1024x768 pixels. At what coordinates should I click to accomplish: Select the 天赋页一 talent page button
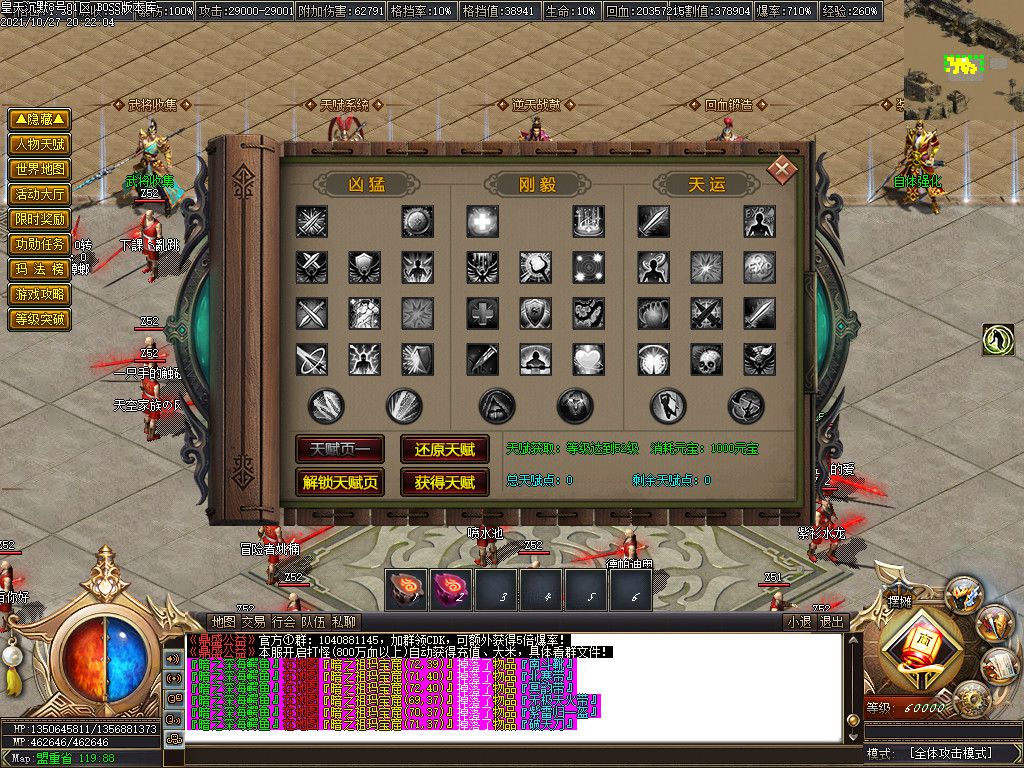[340, 449]
